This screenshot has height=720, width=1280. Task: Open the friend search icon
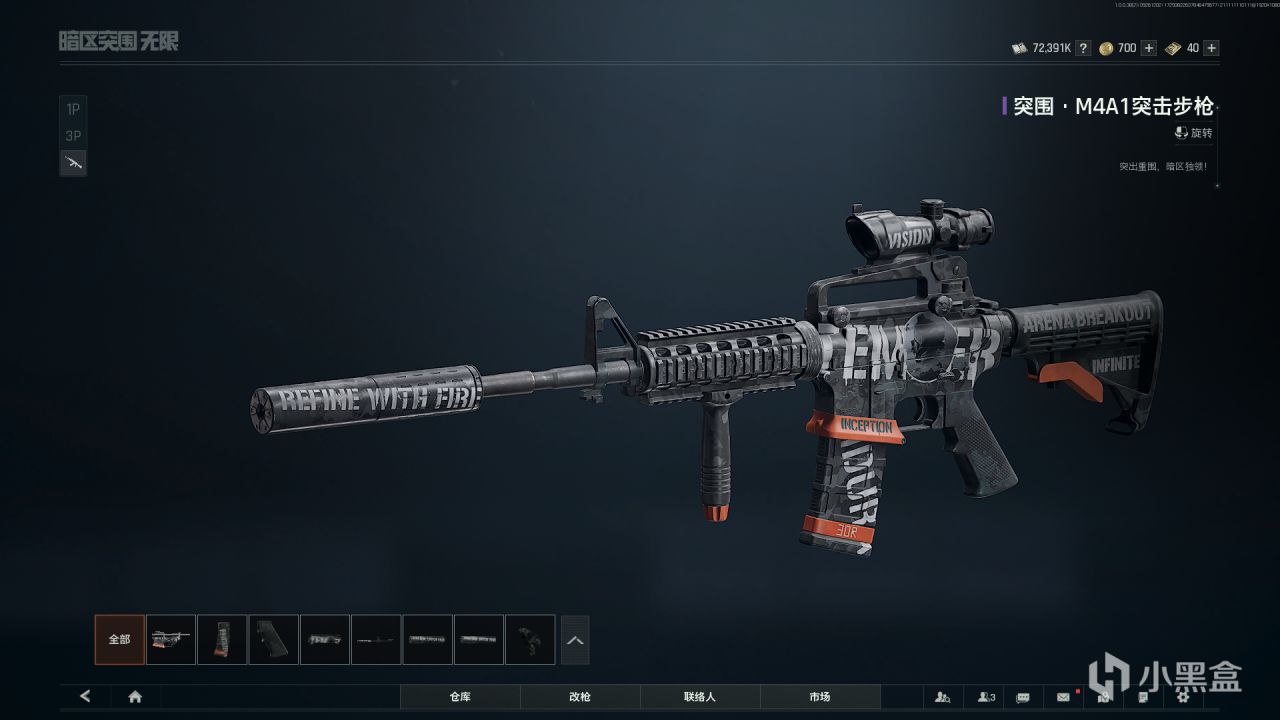click(x=942, y=696)
